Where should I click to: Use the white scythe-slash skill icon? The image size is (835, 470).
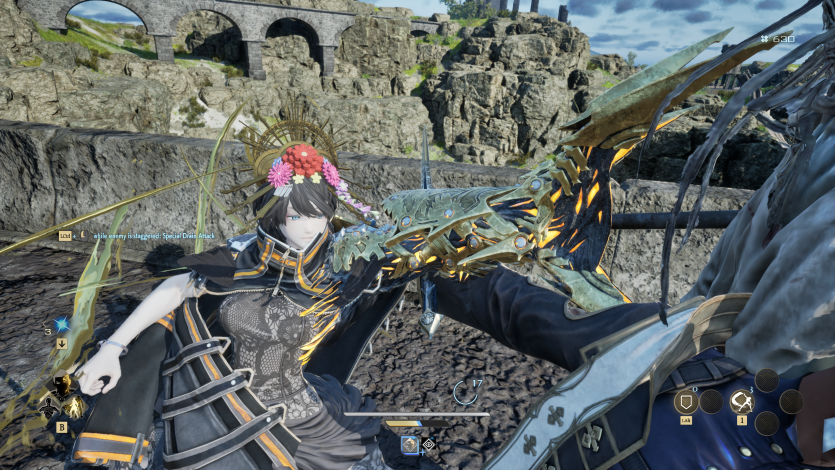pos(741,402)
